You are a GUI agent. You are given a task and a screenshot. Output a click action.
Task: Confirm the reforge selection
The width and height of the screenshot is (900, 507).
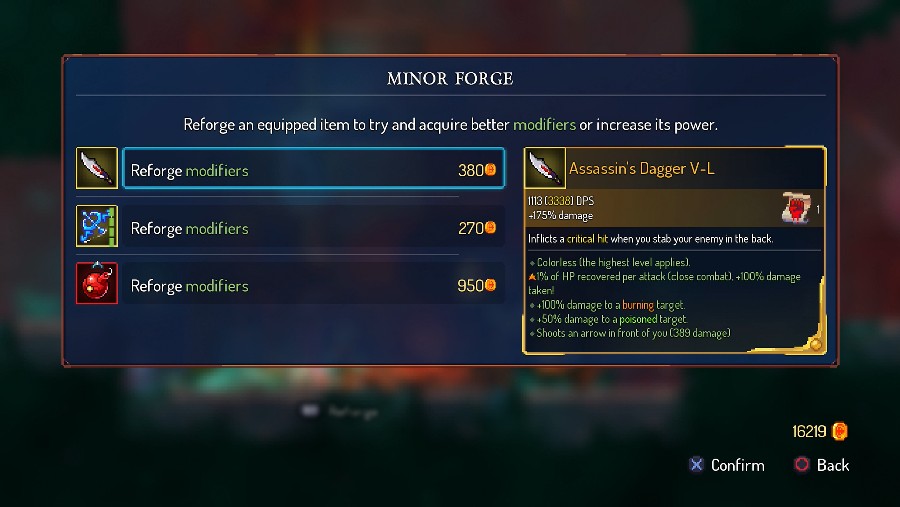tap(727, 465)
